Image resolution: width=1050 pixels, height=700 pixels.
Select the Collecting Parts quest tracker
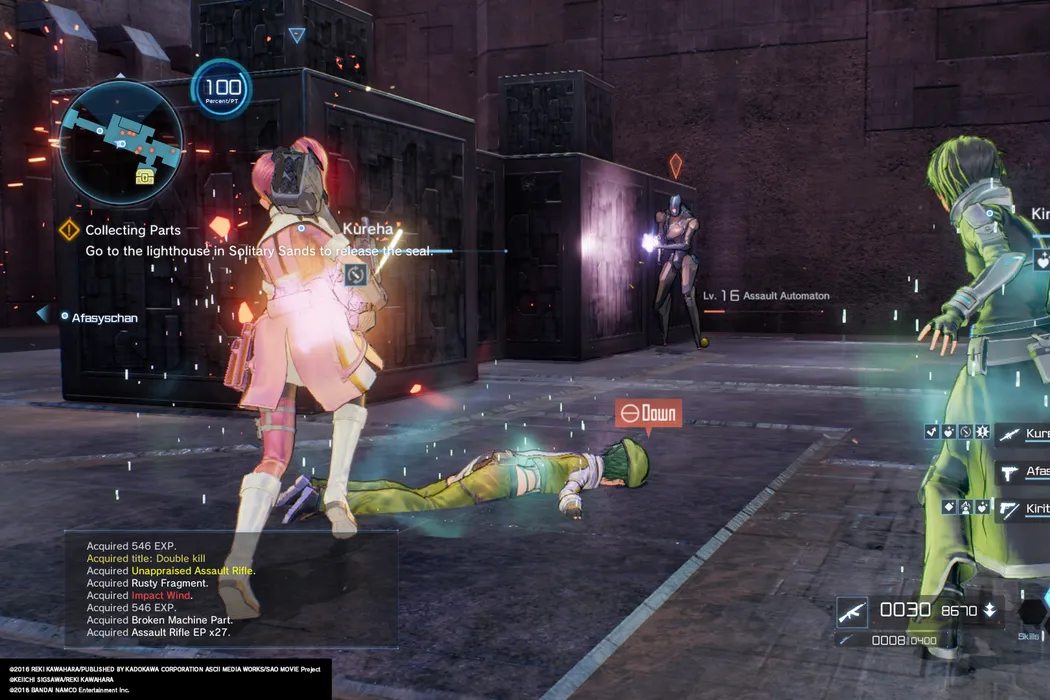[132, 230]
